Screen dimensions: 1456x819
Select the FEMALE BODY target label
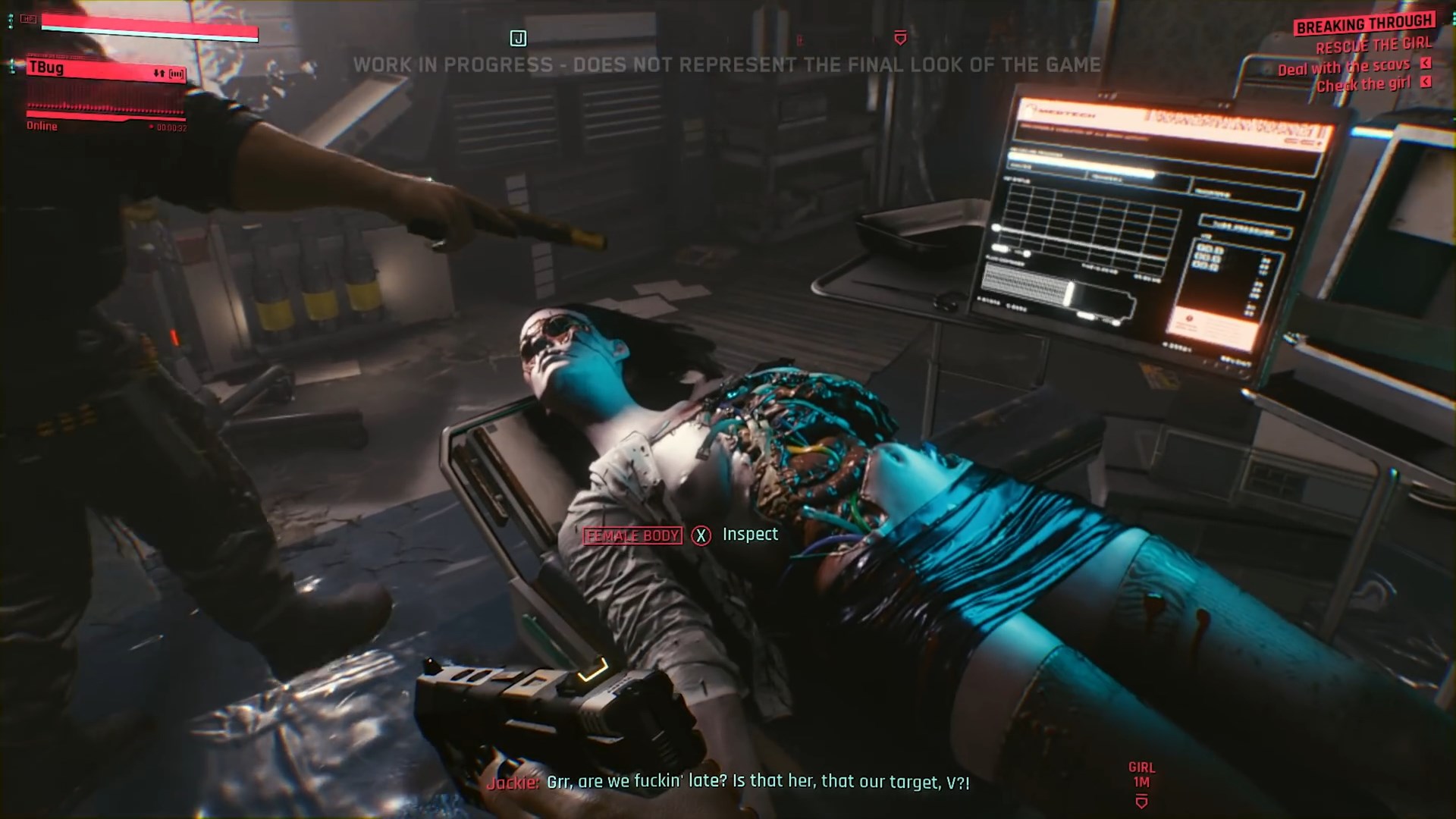click(x=632, y=536)
